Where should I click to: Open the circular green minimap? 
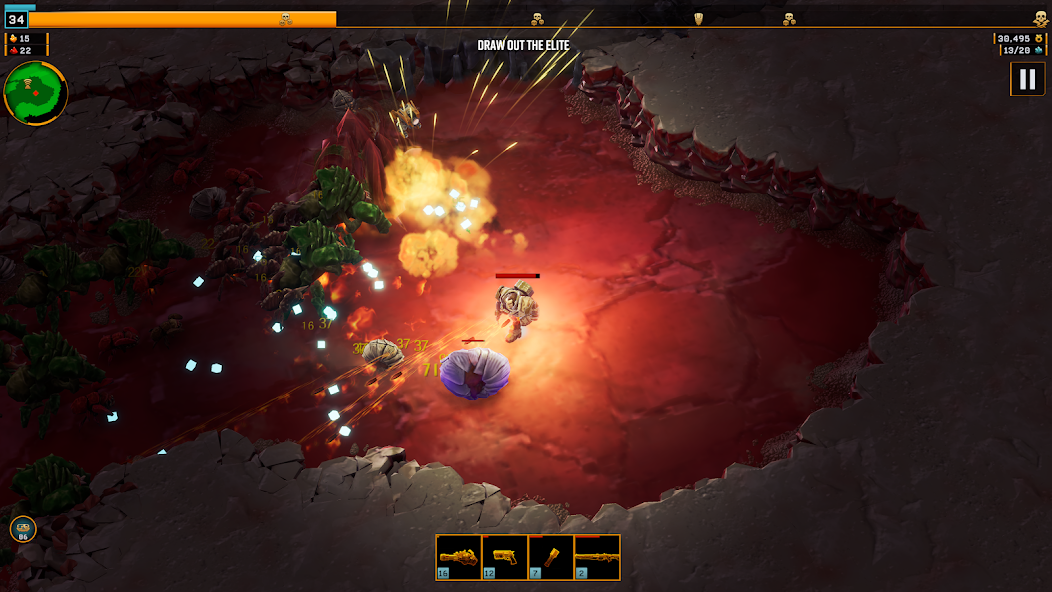36,93
